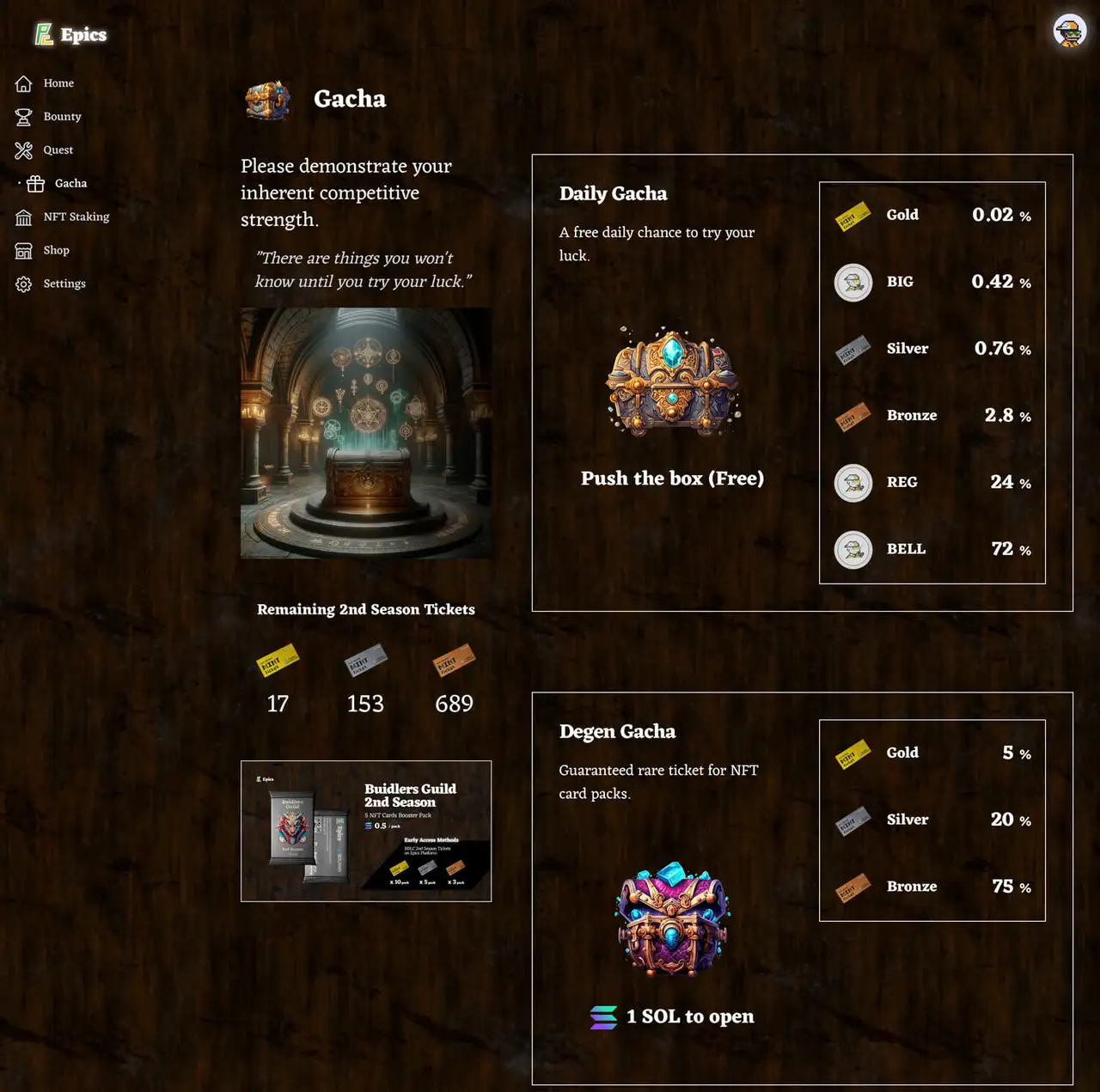The height and width of the screenshot is (1092, 1100).
Task: Open the Quest tools icon
Action: pos(23,149)
